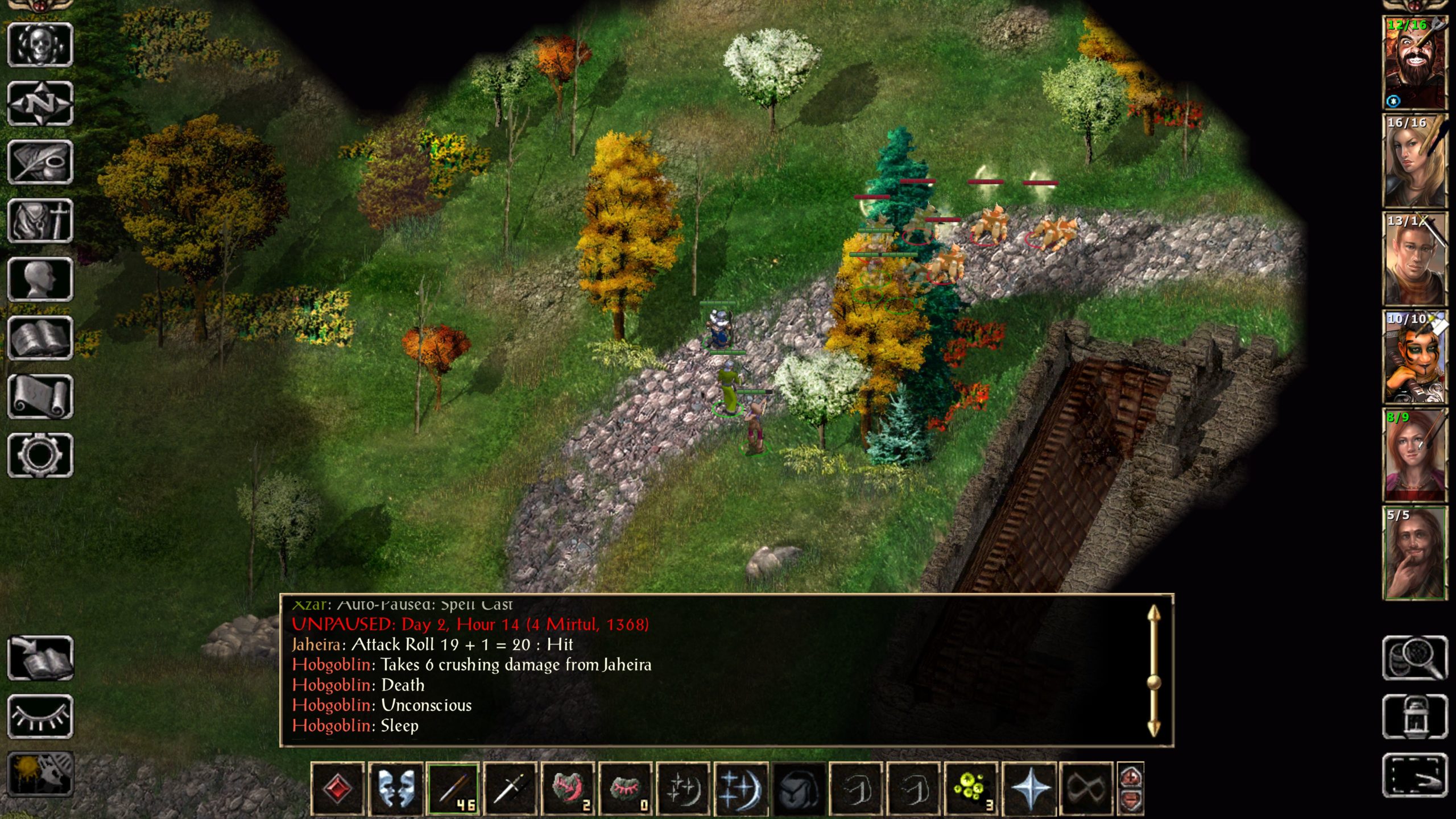Open the area map compass button
The height and width of the screenshot is (819, 1456).
[40, 104]
